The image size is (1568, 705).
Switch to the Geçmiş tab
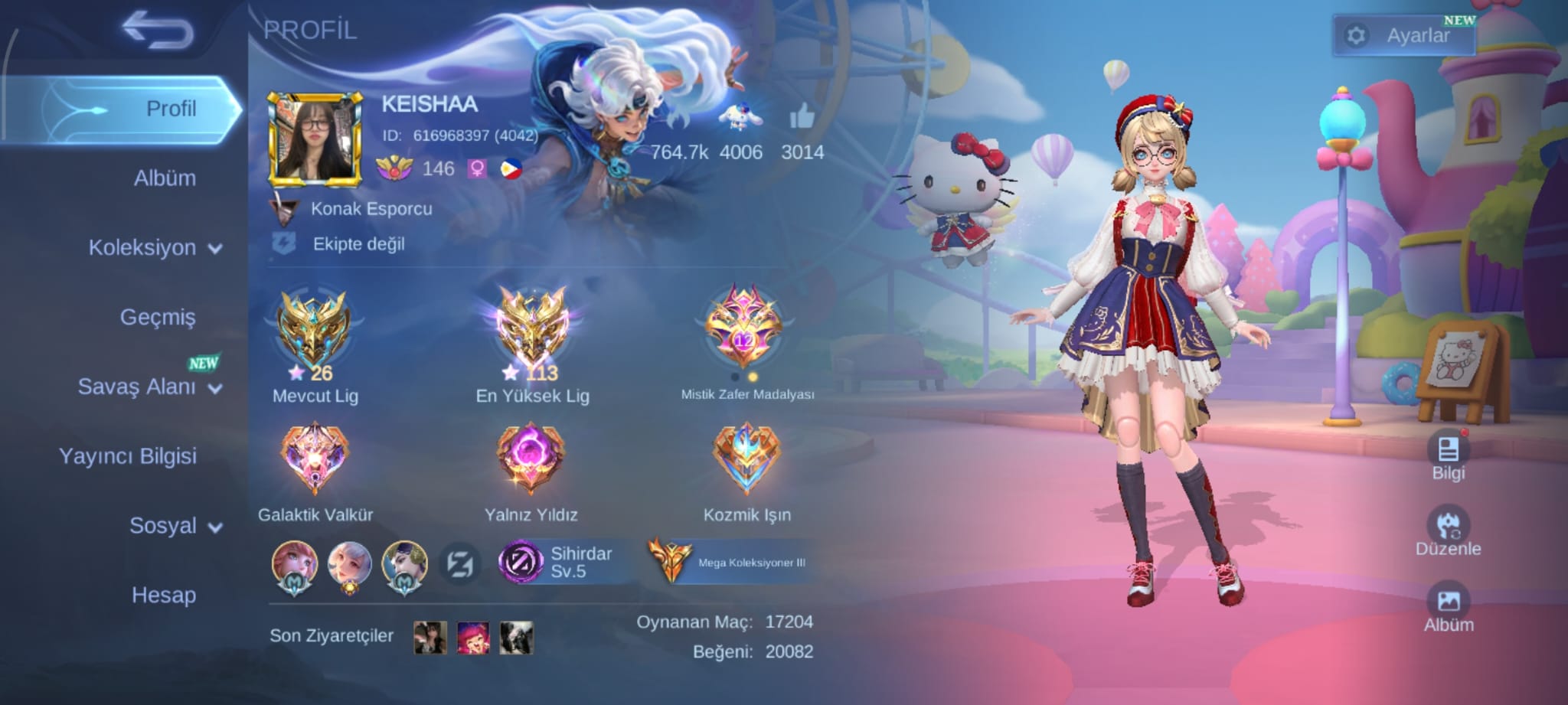(158, 317)
